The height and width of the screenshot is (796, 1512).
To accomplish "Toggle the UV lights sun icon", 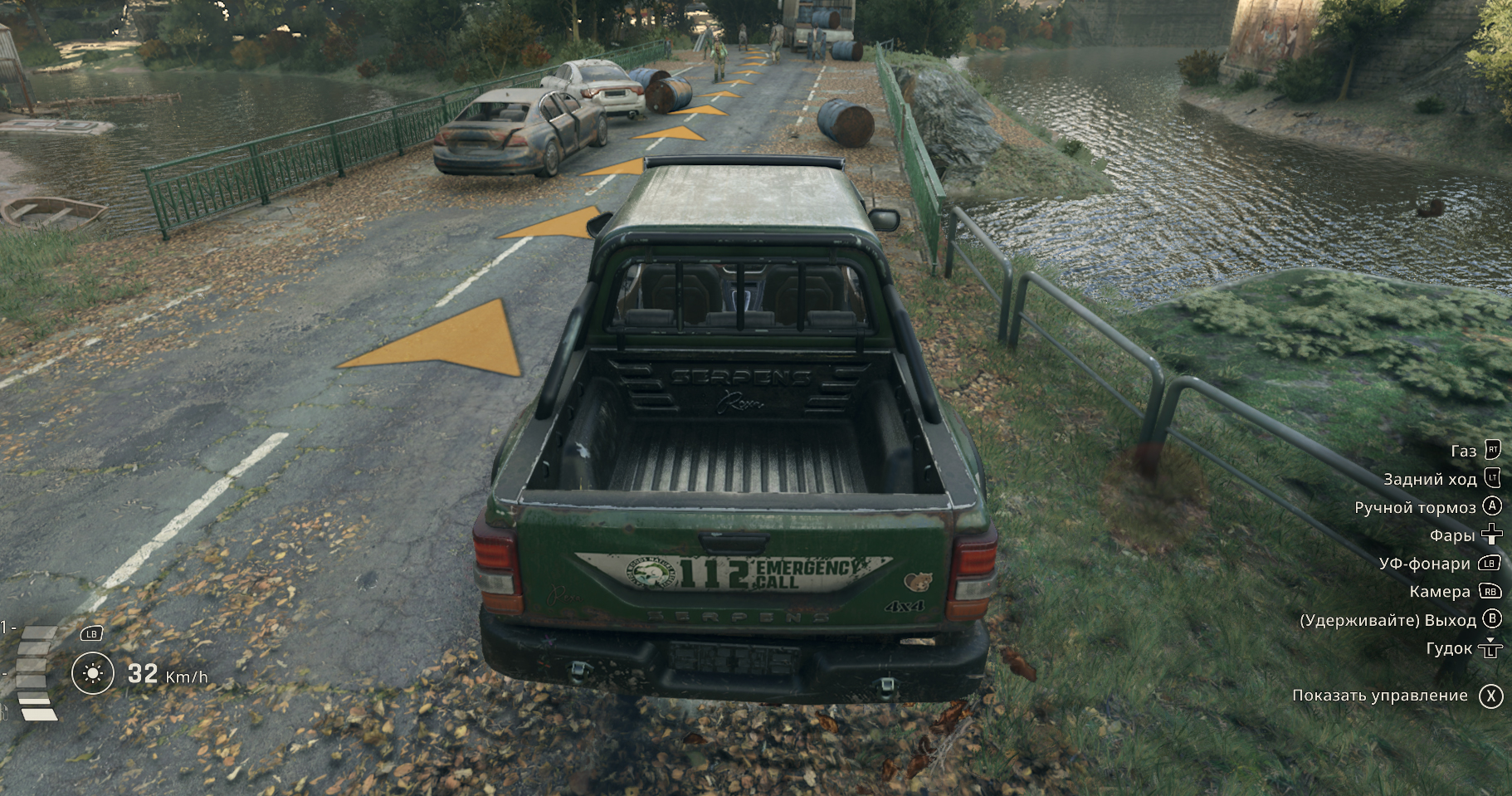I will [x=92, y=673].
